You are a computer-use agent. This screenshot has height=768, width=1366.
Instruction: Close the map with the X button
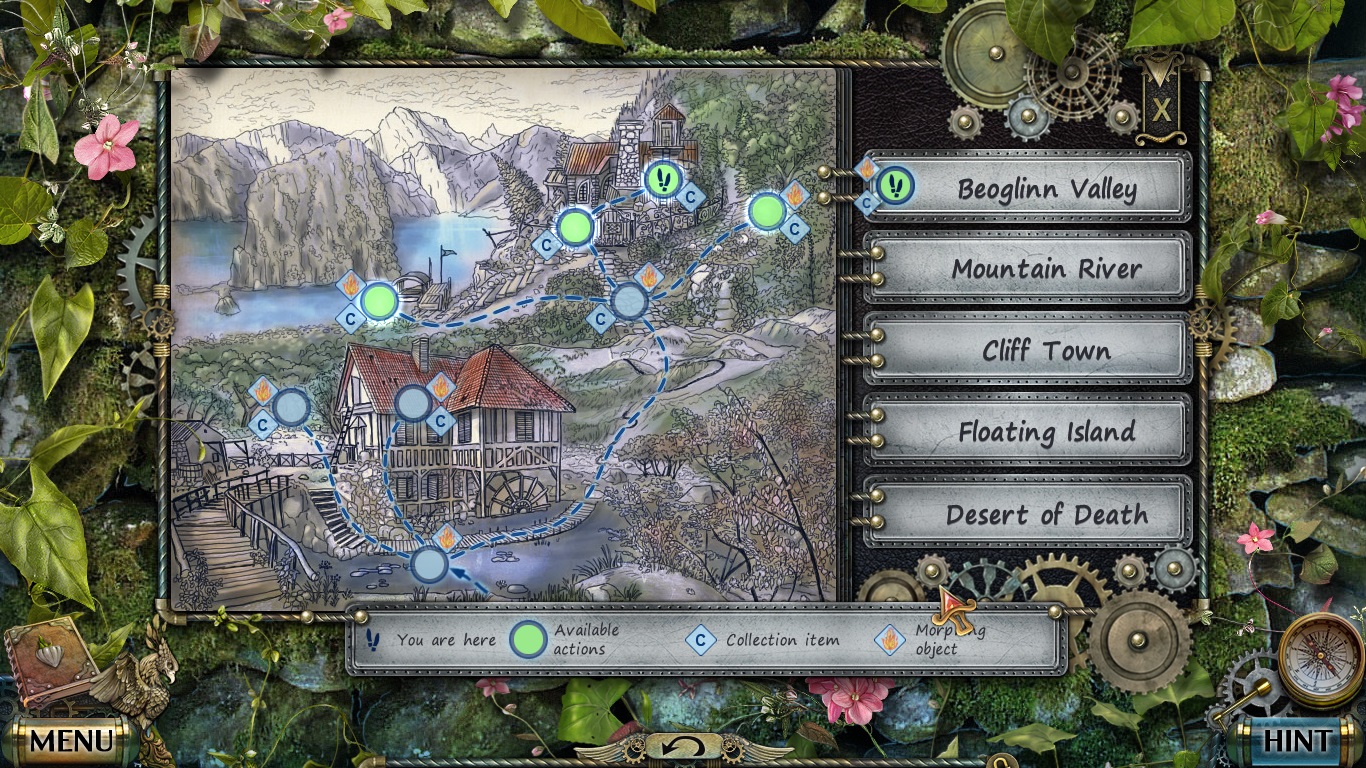pos(1161,108)
